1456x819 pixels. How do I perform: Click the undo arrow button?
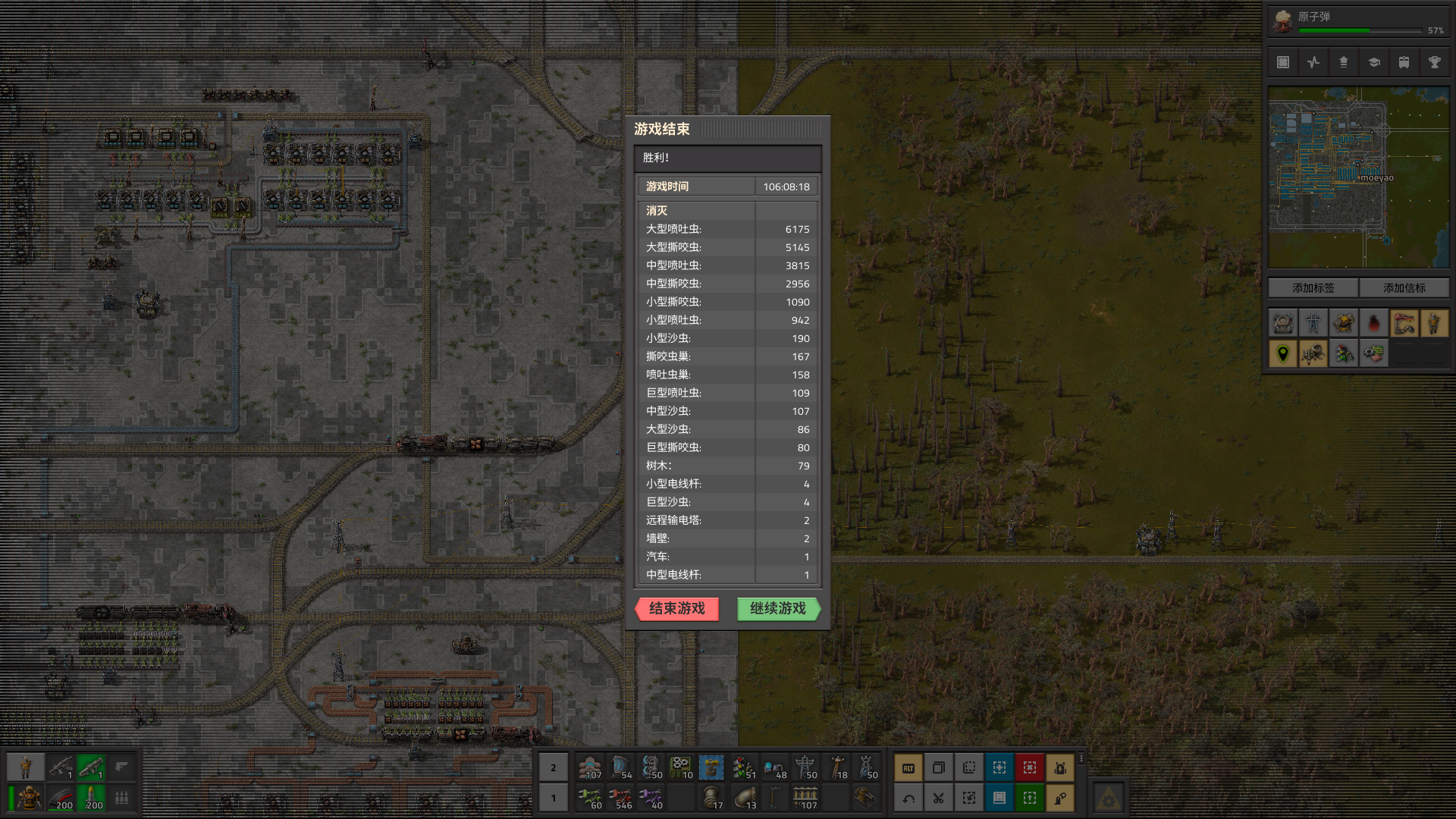point(908,798)
